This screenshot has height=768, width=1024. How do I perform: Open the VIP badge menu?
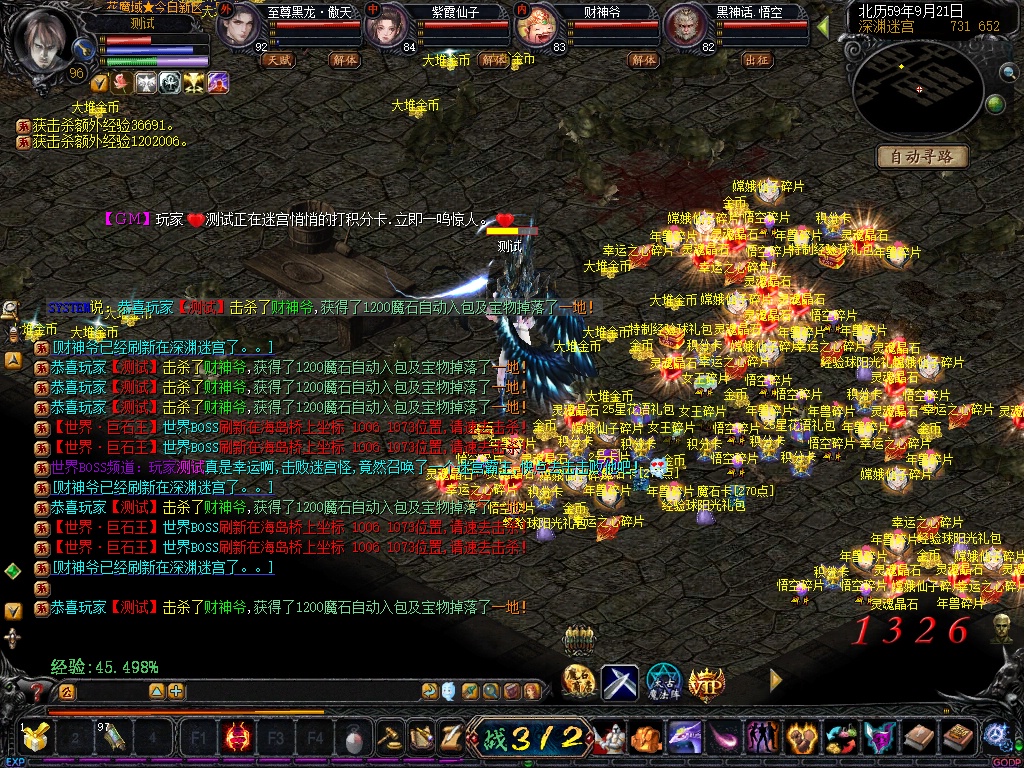pyautogui.click(x=706, y=683)
